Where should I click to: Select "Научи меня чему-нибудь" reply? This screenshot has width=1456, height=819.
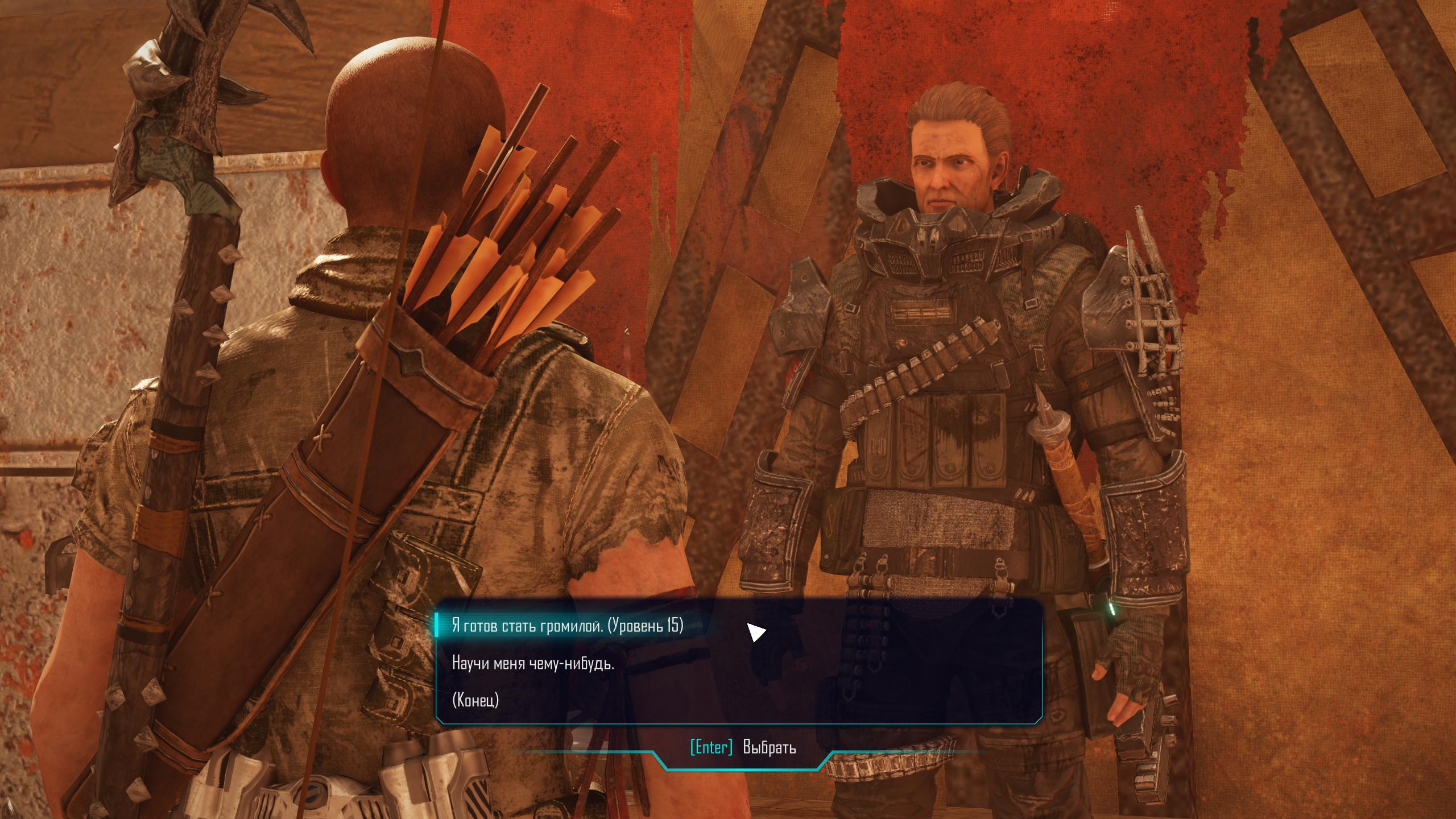(533, 663)
